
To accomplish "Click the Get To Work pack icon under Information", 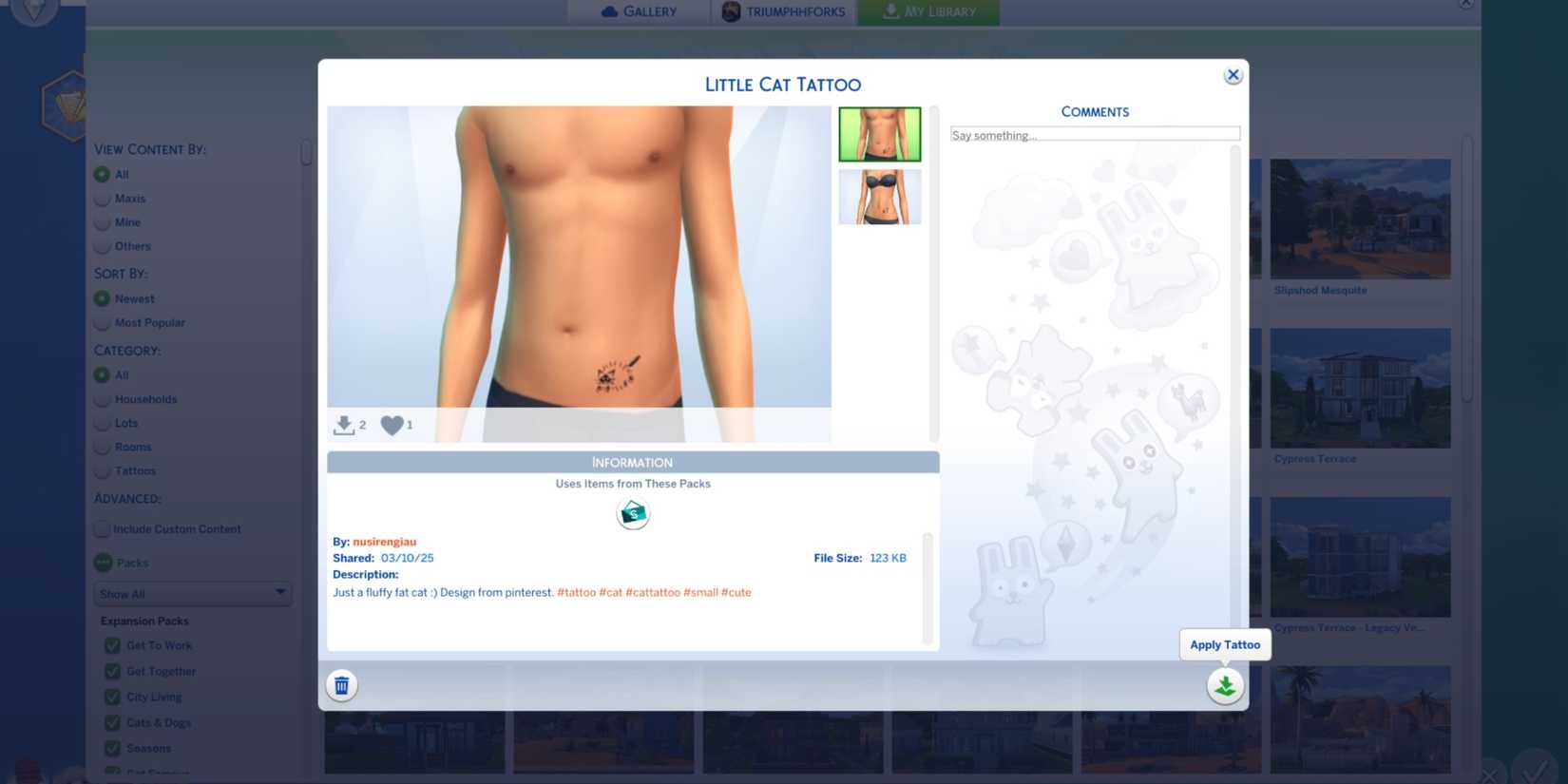I will [632, 513].
